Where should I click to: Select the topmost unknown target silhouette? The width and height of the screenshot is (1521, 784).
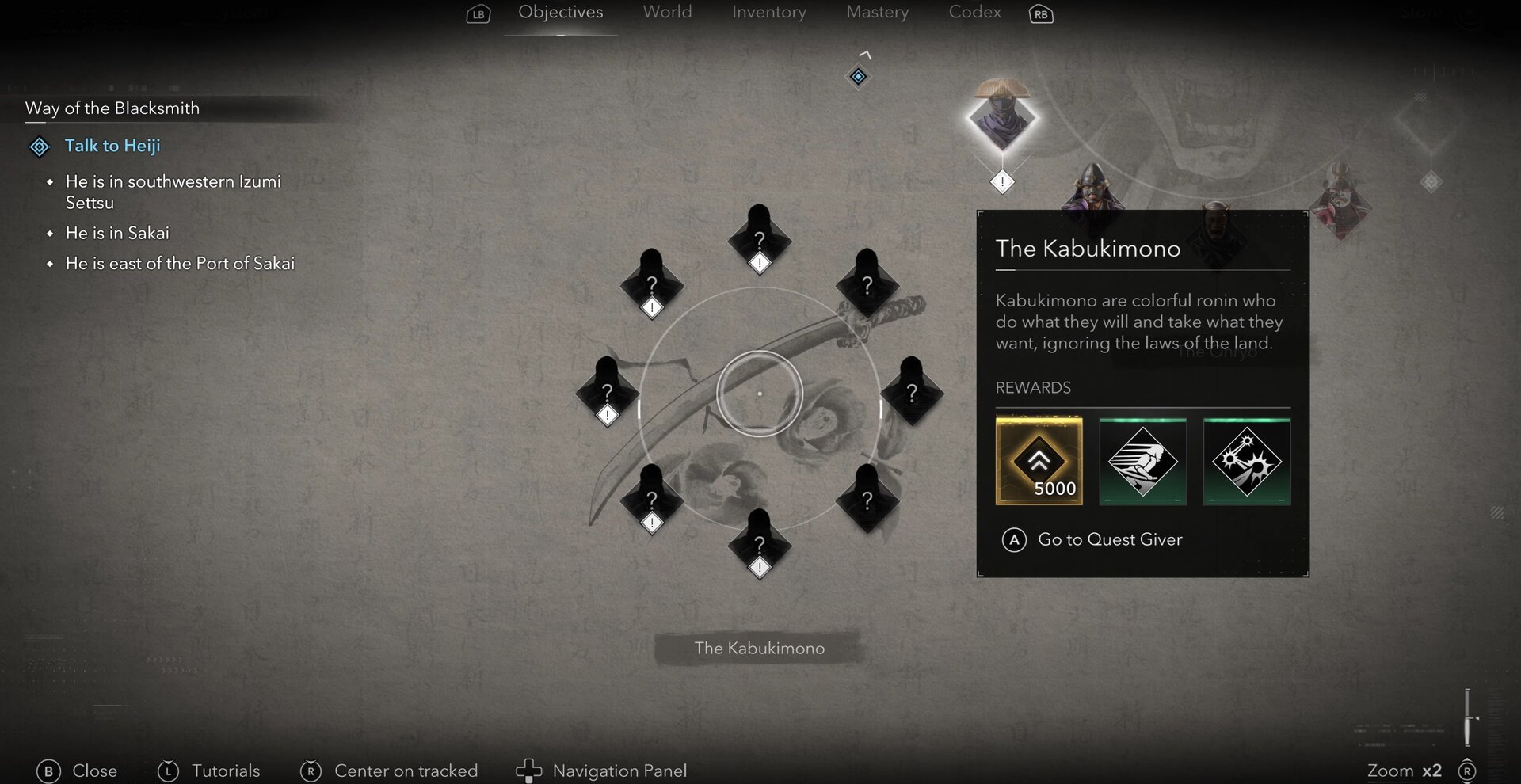(x=759, y=238)
